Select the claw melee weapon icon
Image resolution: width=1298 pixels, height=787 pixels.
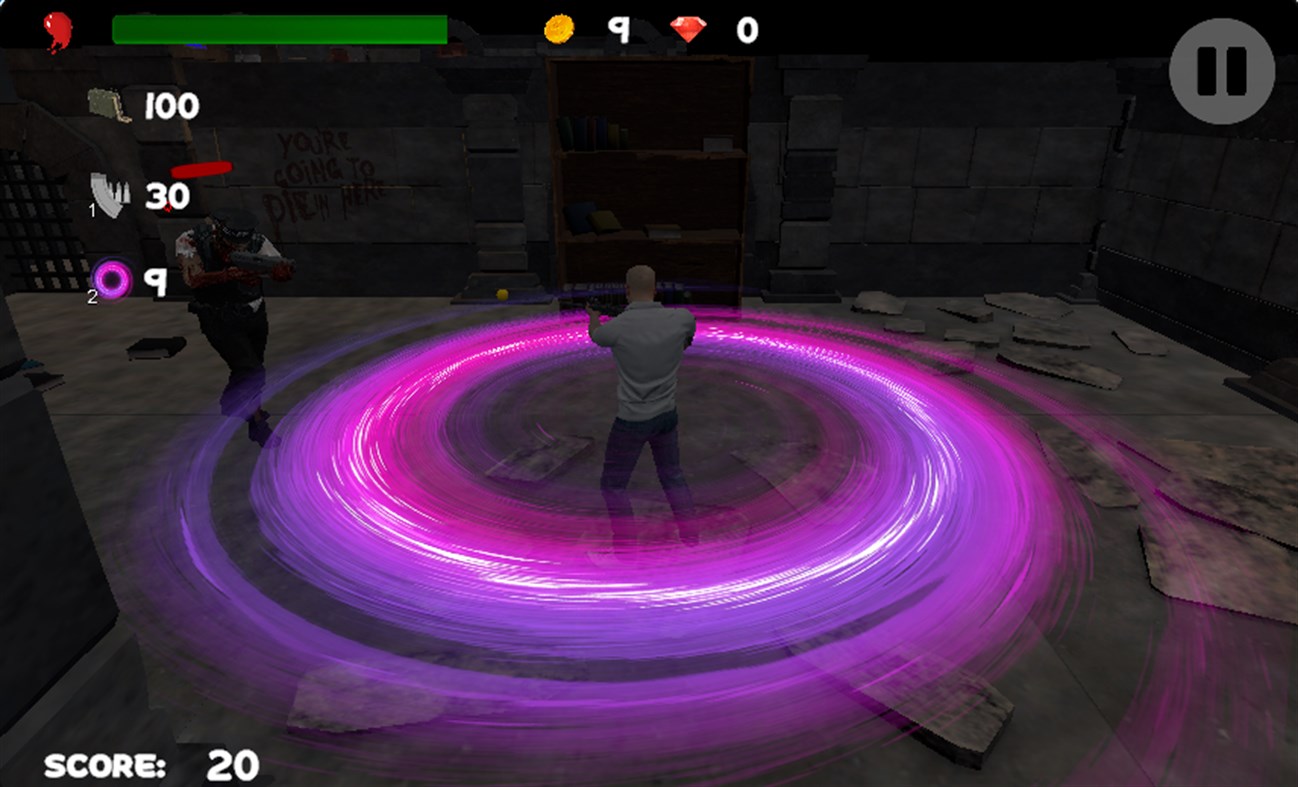coord(110,193)
